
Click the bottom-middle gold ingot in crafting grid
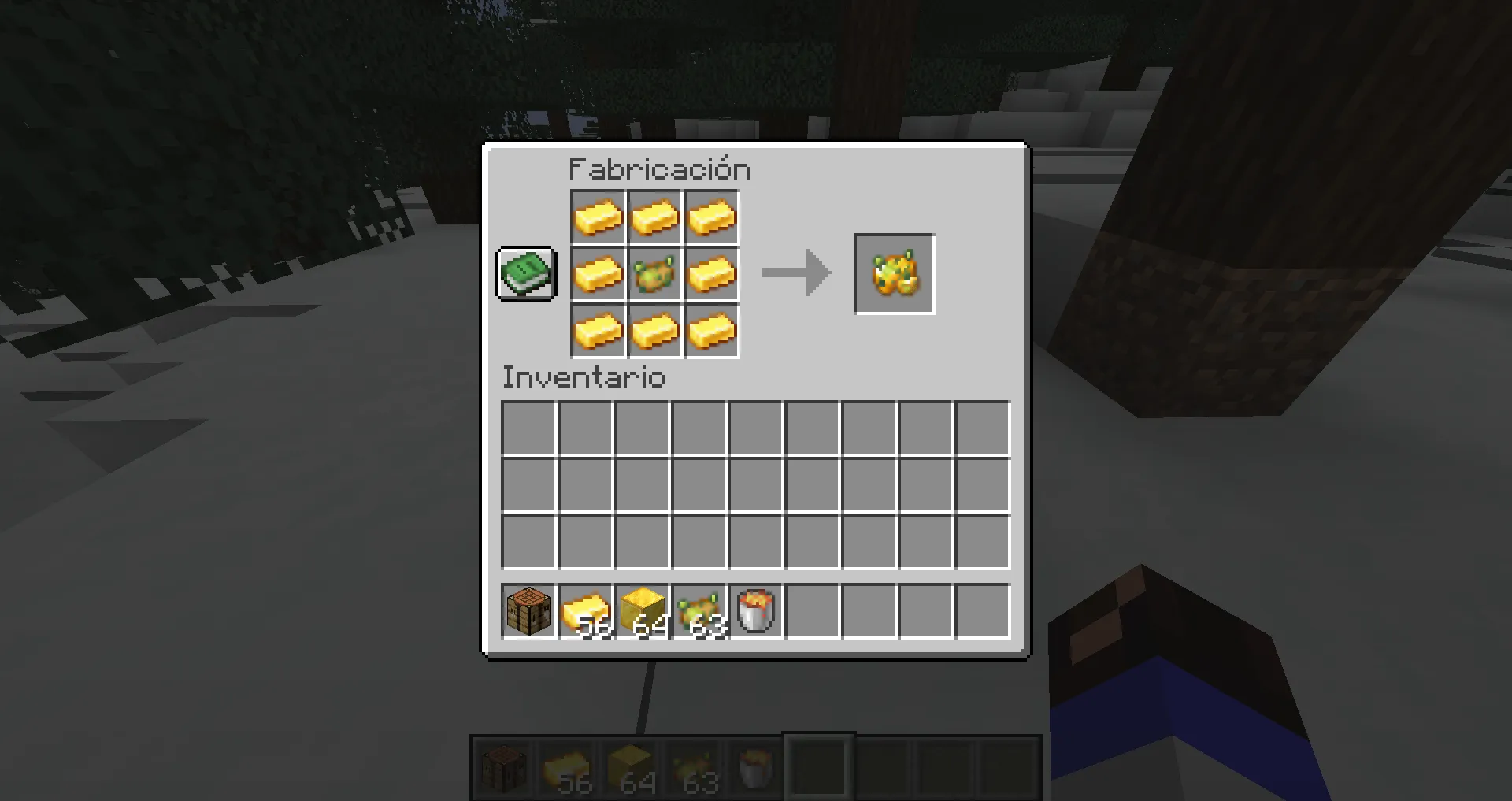coord(654,331)
